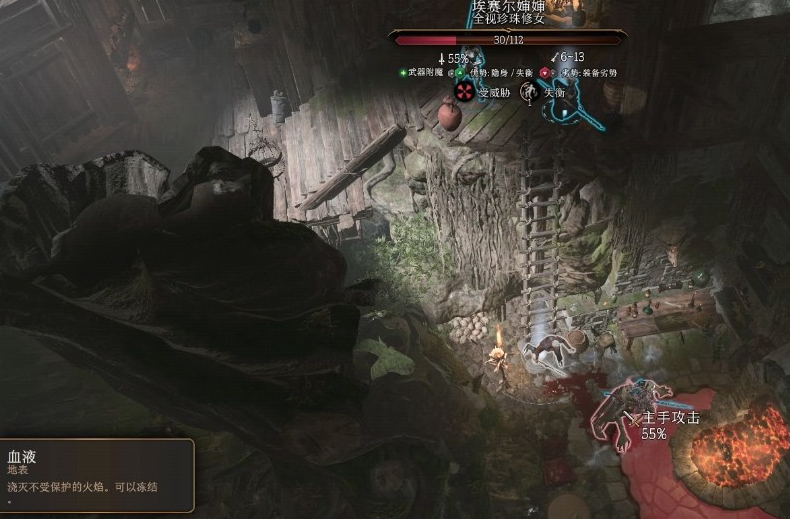Click the Threatened (受威胁) status icon

(x=465, y=92)
